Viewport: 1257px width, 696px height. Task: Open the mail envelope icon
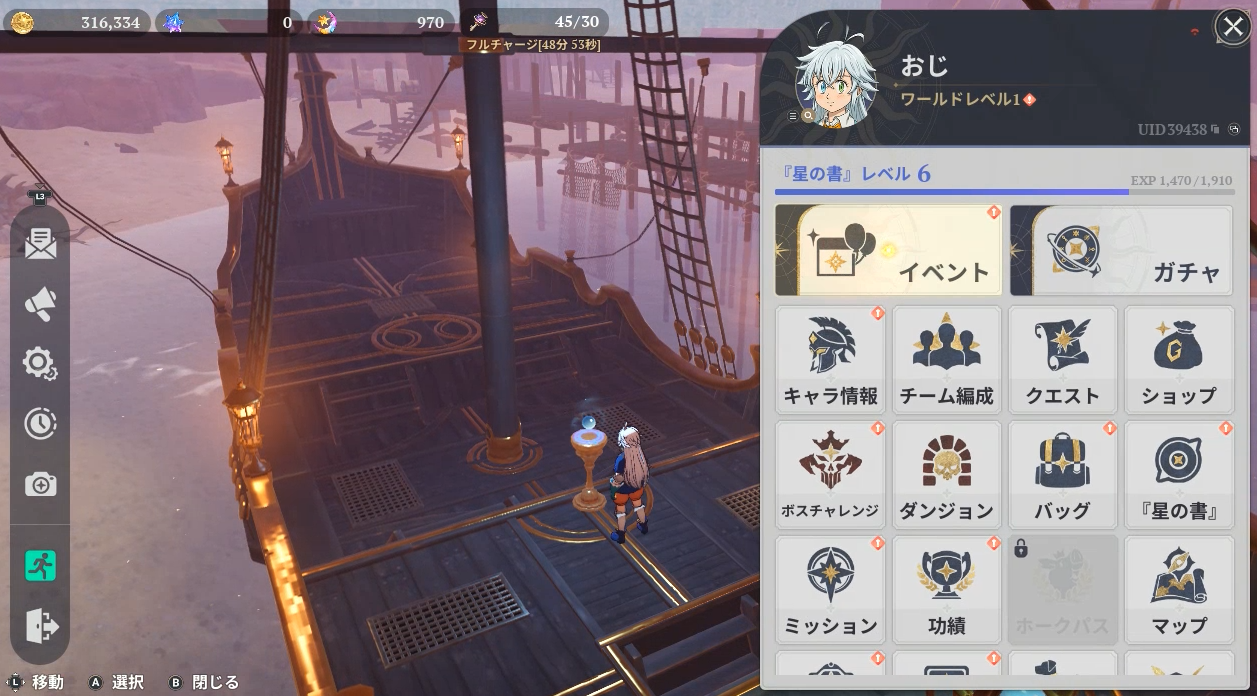[x=40, y=243]
